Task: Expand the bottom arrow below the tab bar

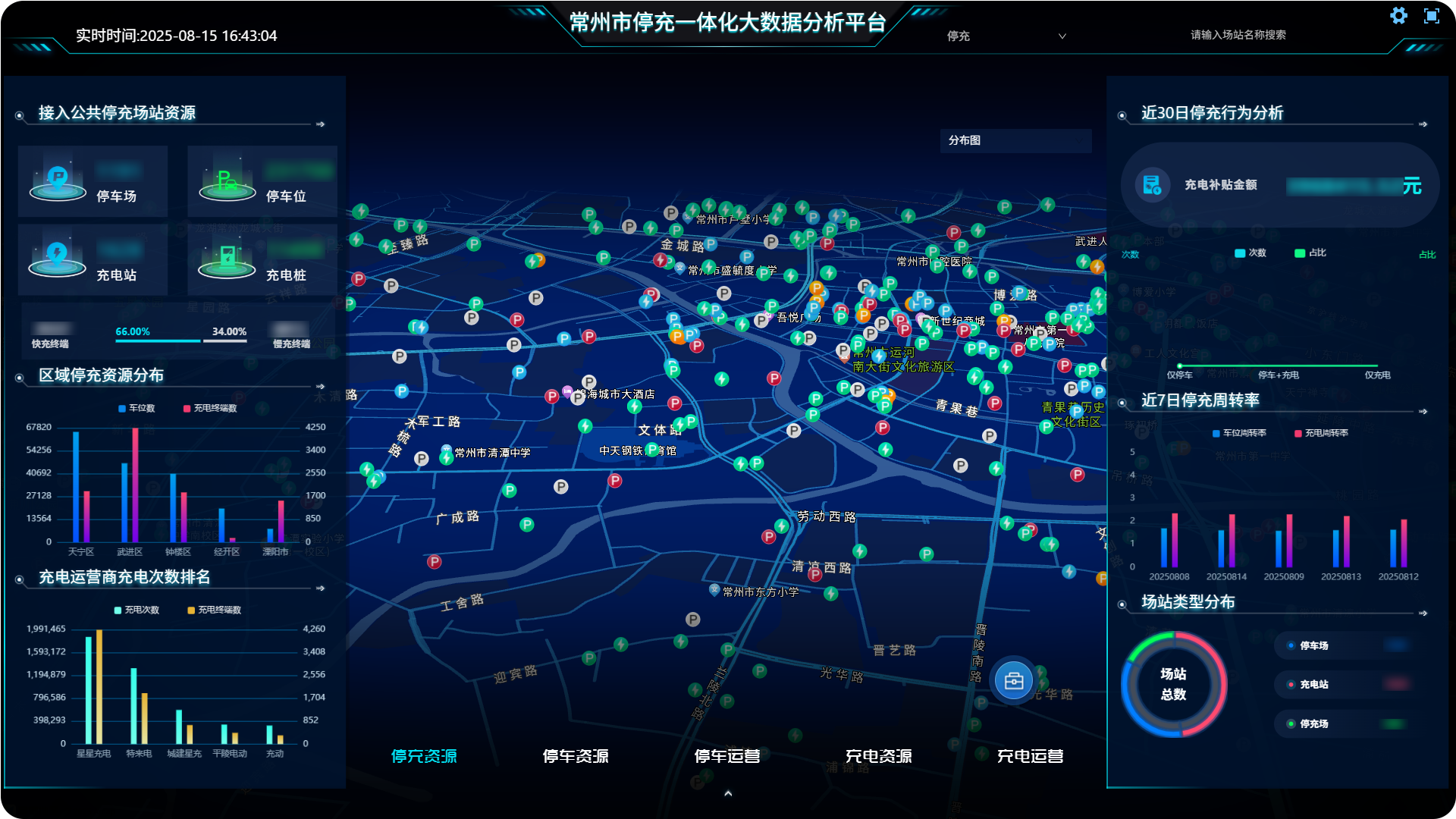Action: 728,793
